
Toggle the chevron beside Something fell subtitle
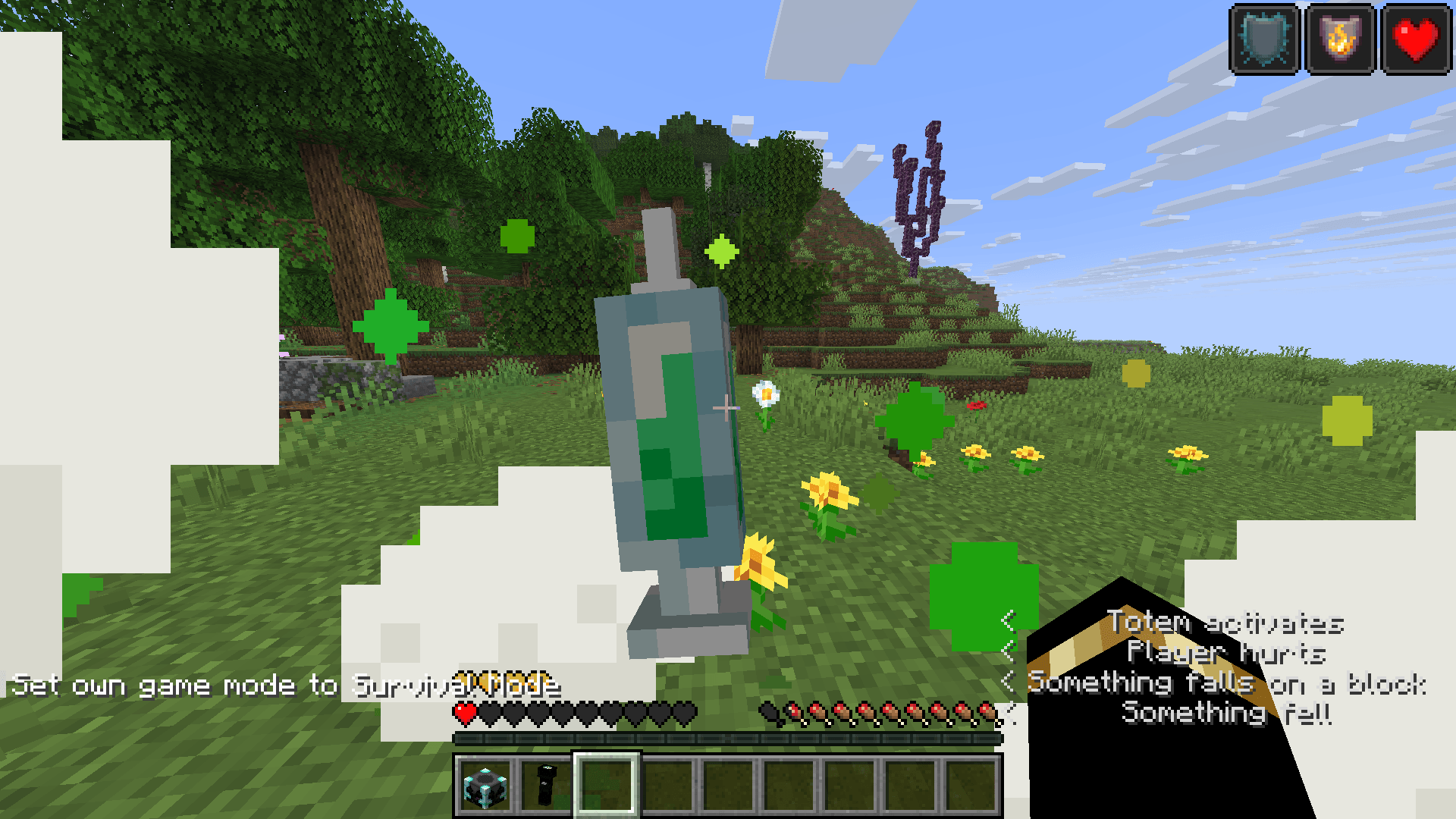click(1011, 711)
